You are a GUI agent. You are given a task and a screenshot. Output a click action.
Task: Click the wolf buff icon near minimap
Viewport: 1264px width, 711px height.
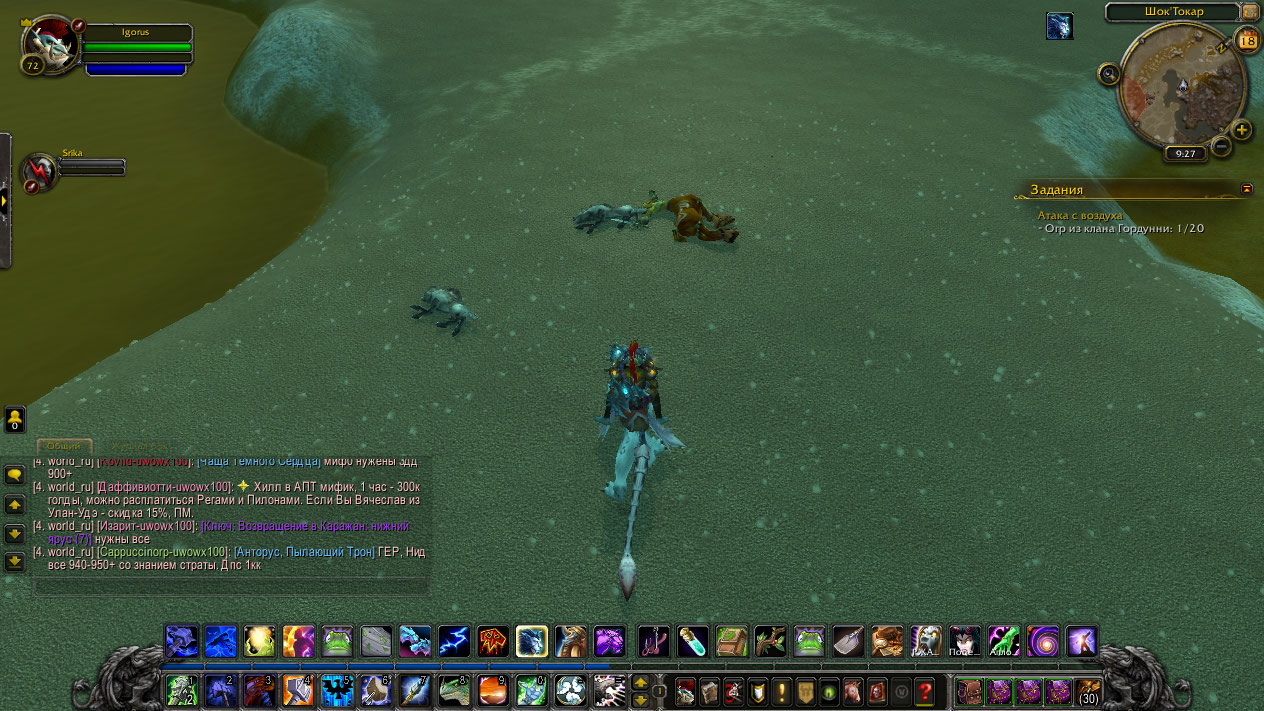pos(1059,26)
